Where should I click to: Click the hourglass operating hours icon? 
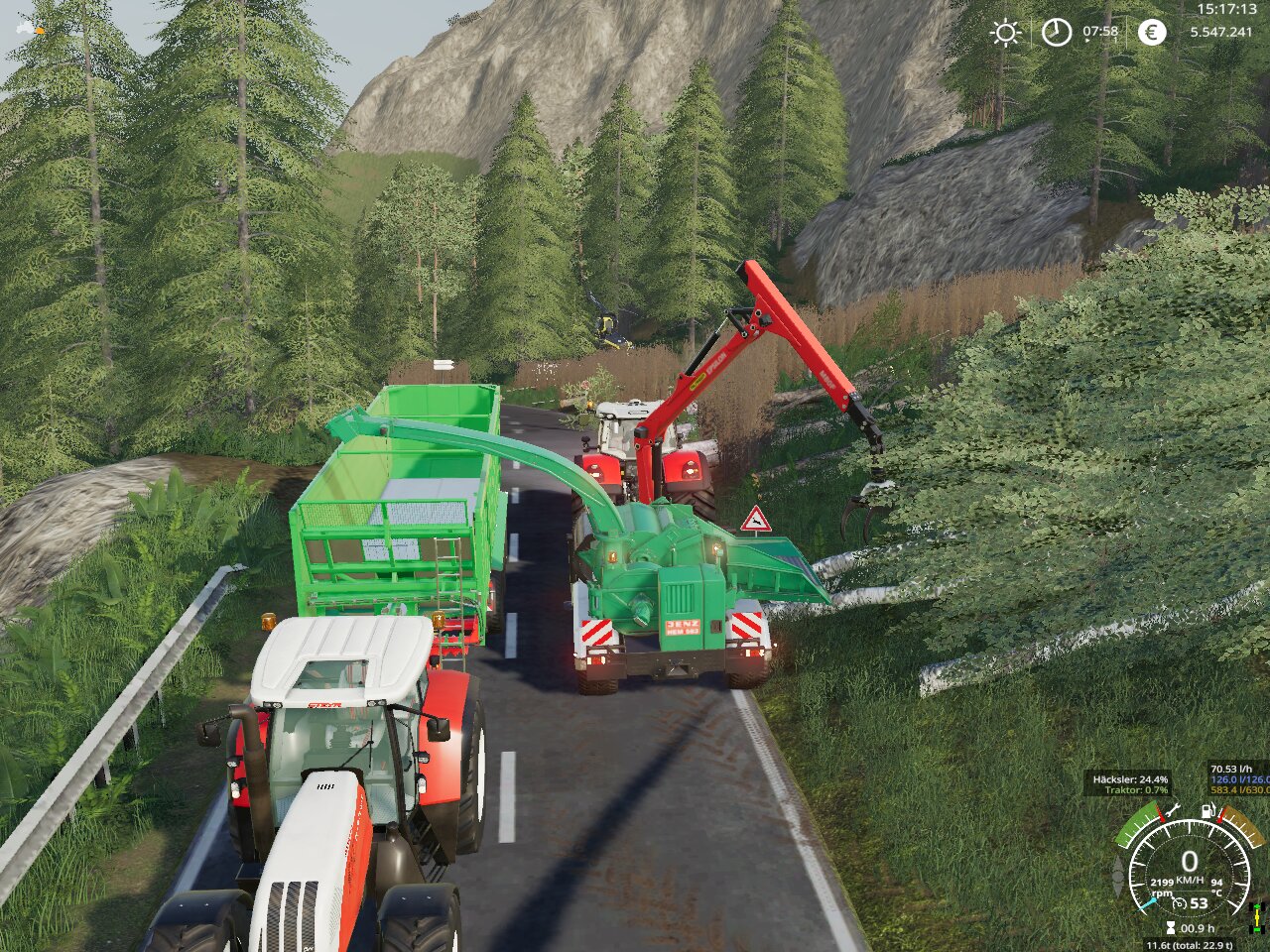click(1171, 928)
